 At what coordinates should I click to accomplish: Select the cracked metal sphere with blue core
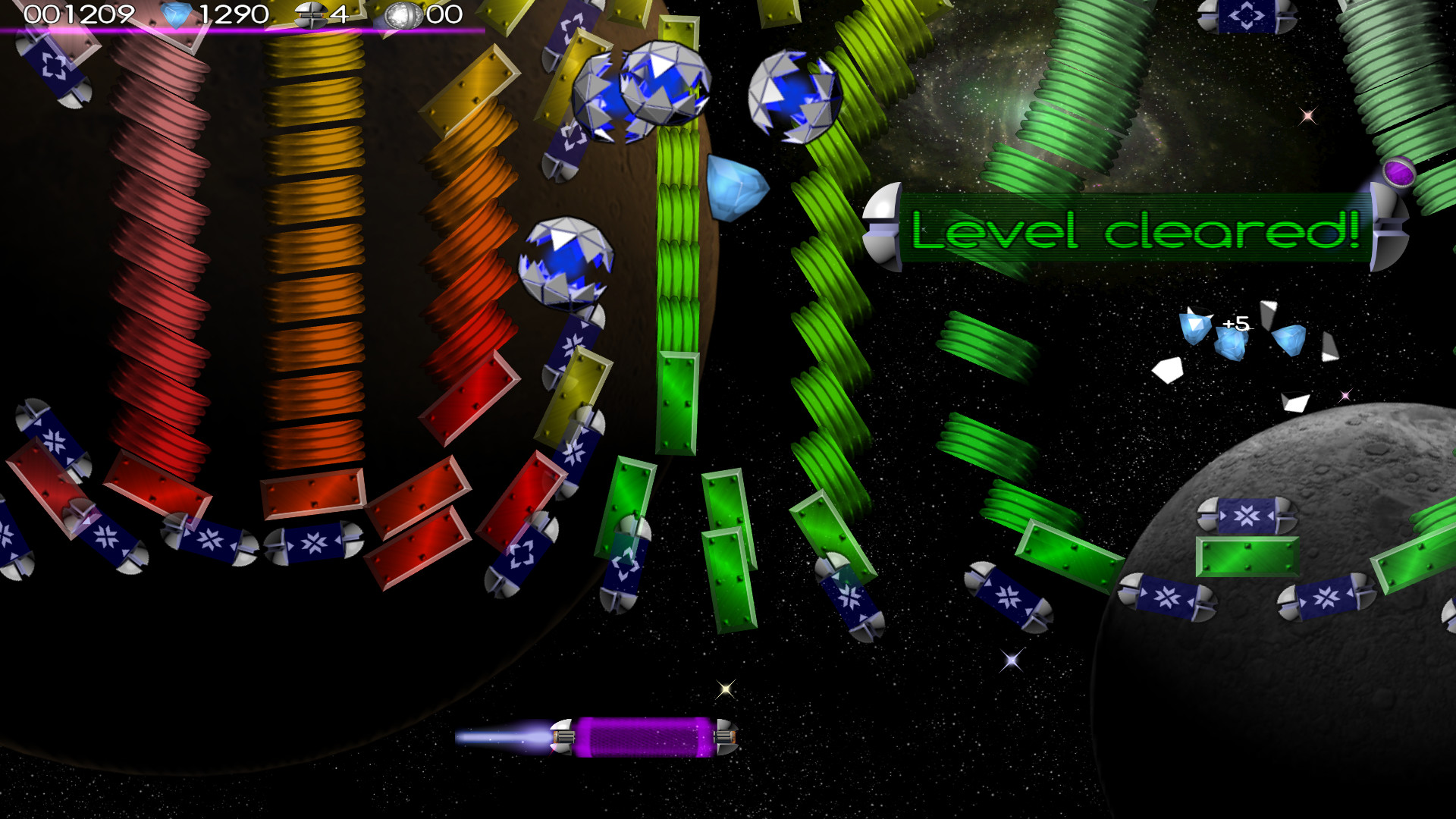pos(569,262)
